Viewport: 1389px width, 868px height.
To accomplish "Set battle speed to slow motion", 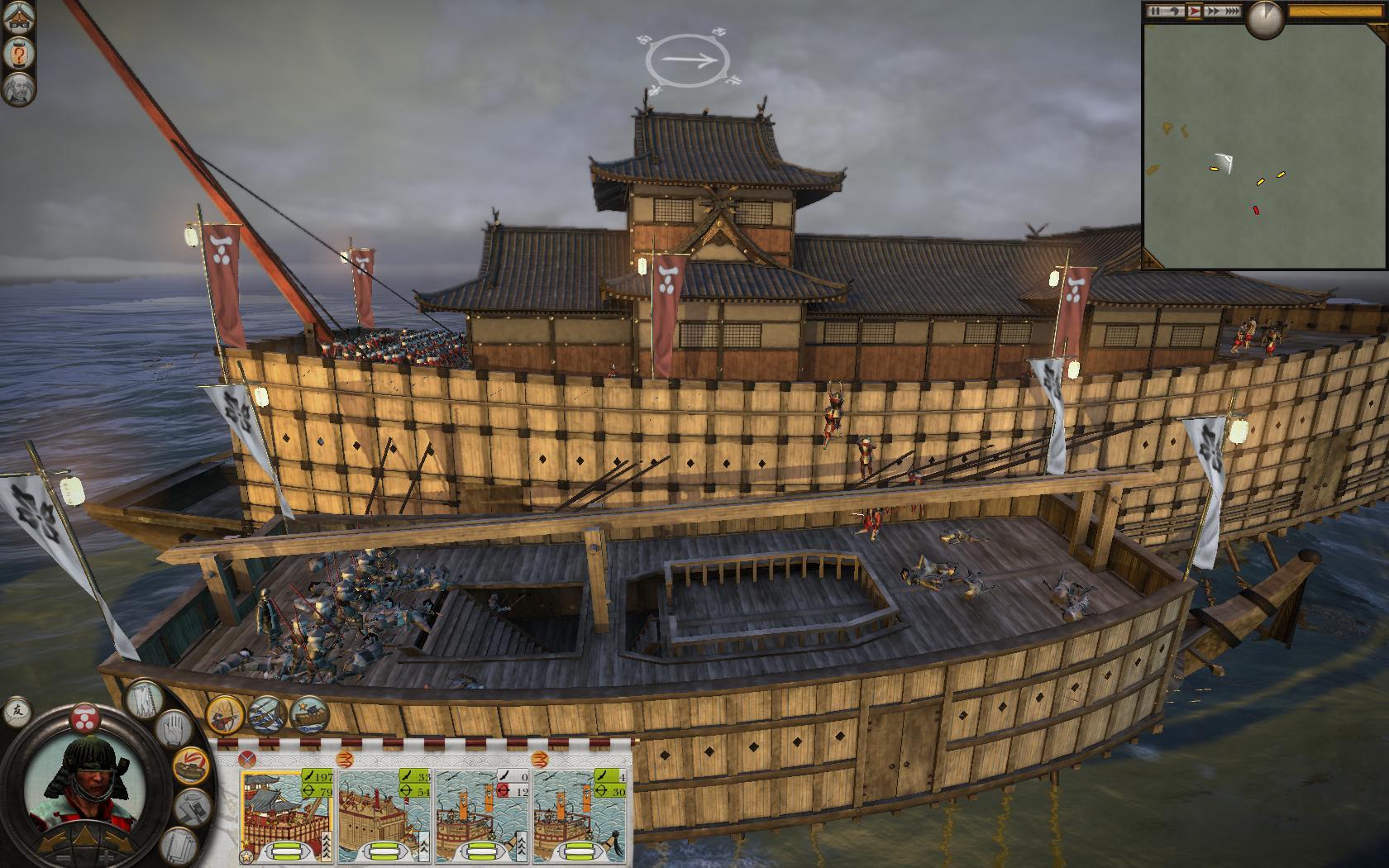I will [x=1175, y=12].
